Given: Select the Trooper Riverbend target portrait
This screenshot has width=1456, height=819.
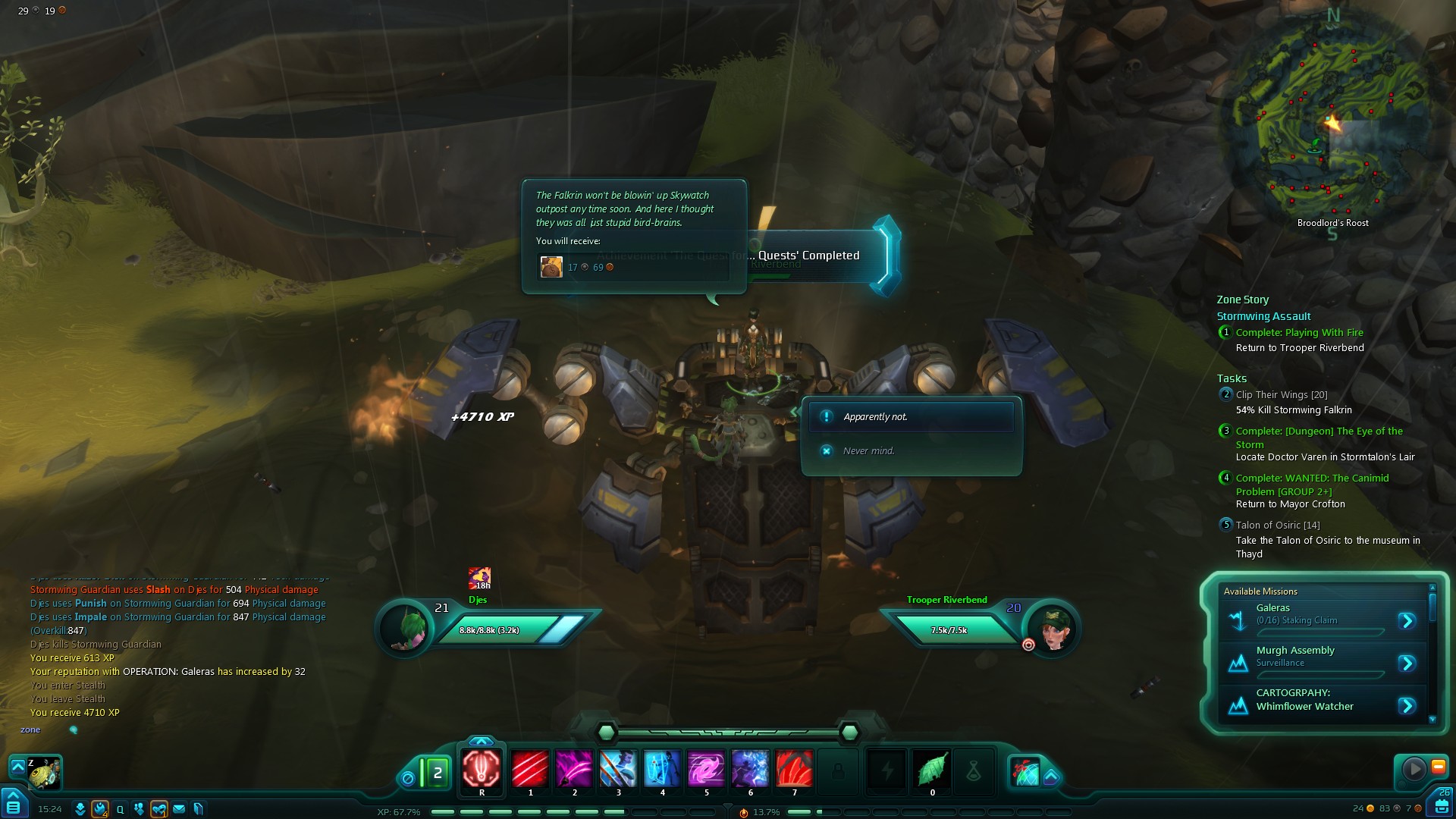Looking at the screenshot, I should [x=1052, y=628].
